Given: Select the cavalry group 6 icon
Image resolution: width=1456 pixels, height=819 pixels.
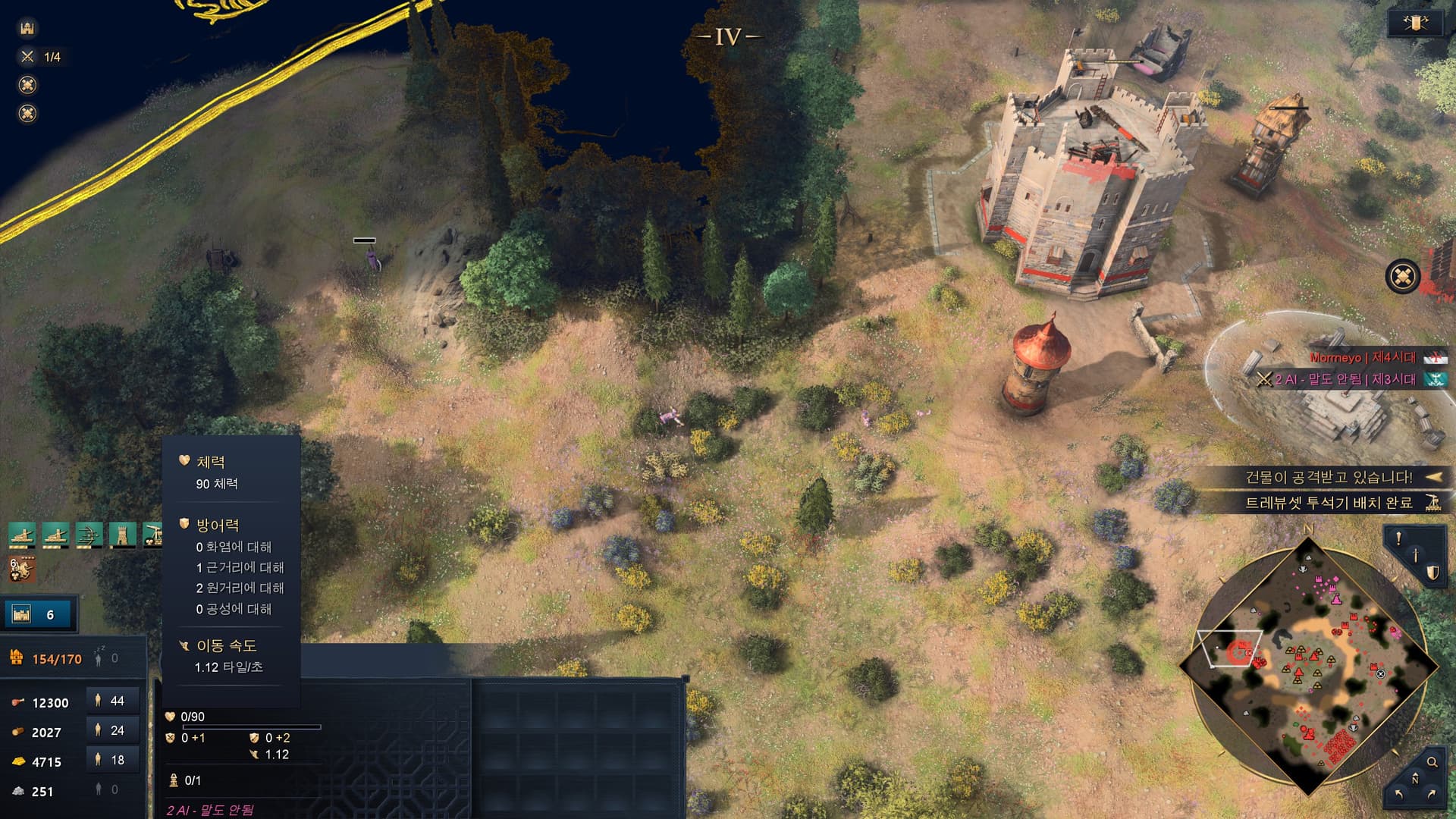Looking at the screenshot, I should [x=22, y=568].
